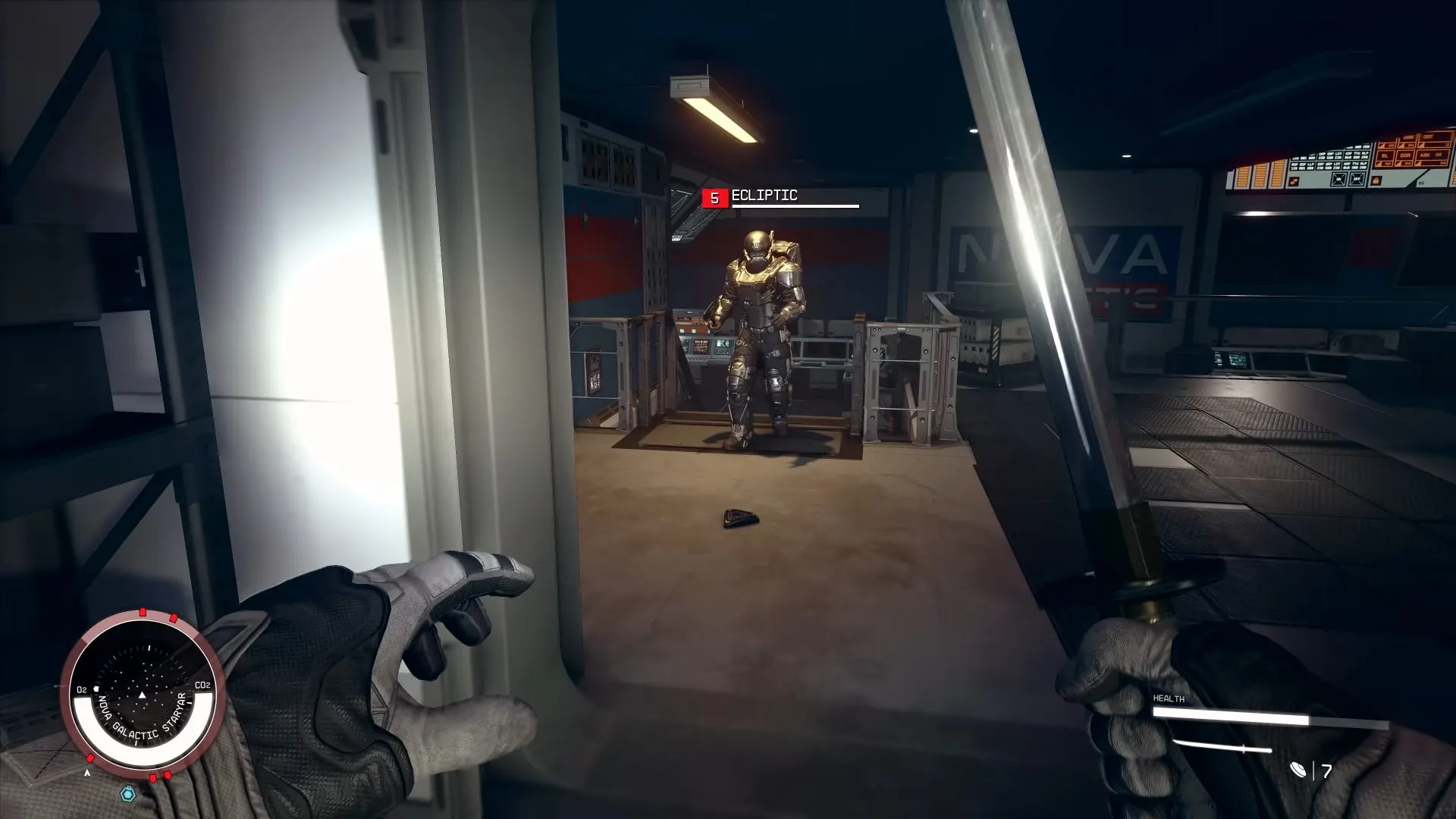This screenshot has height=819, width=1456.
Task: Click the red level 5 badge on the nameplate
Action: point(714,196)
